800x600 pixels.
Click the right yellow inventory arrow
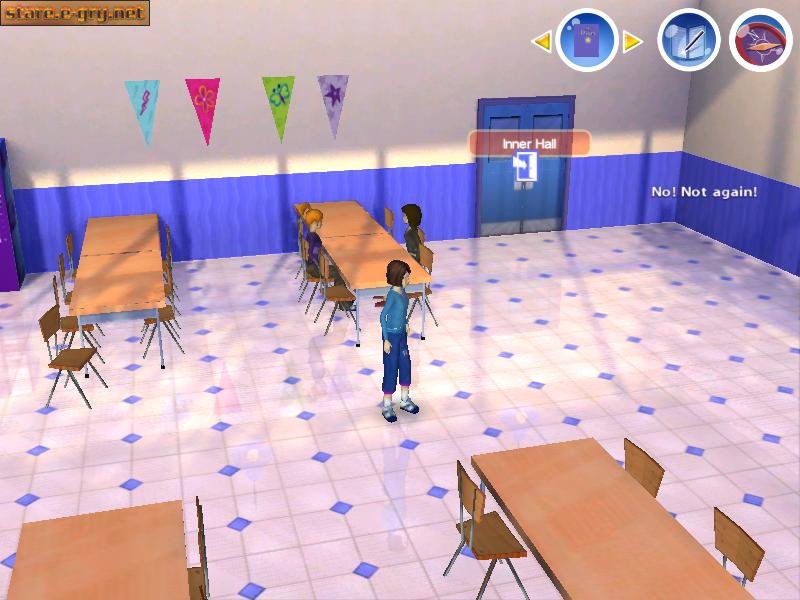tap(632, 41)
